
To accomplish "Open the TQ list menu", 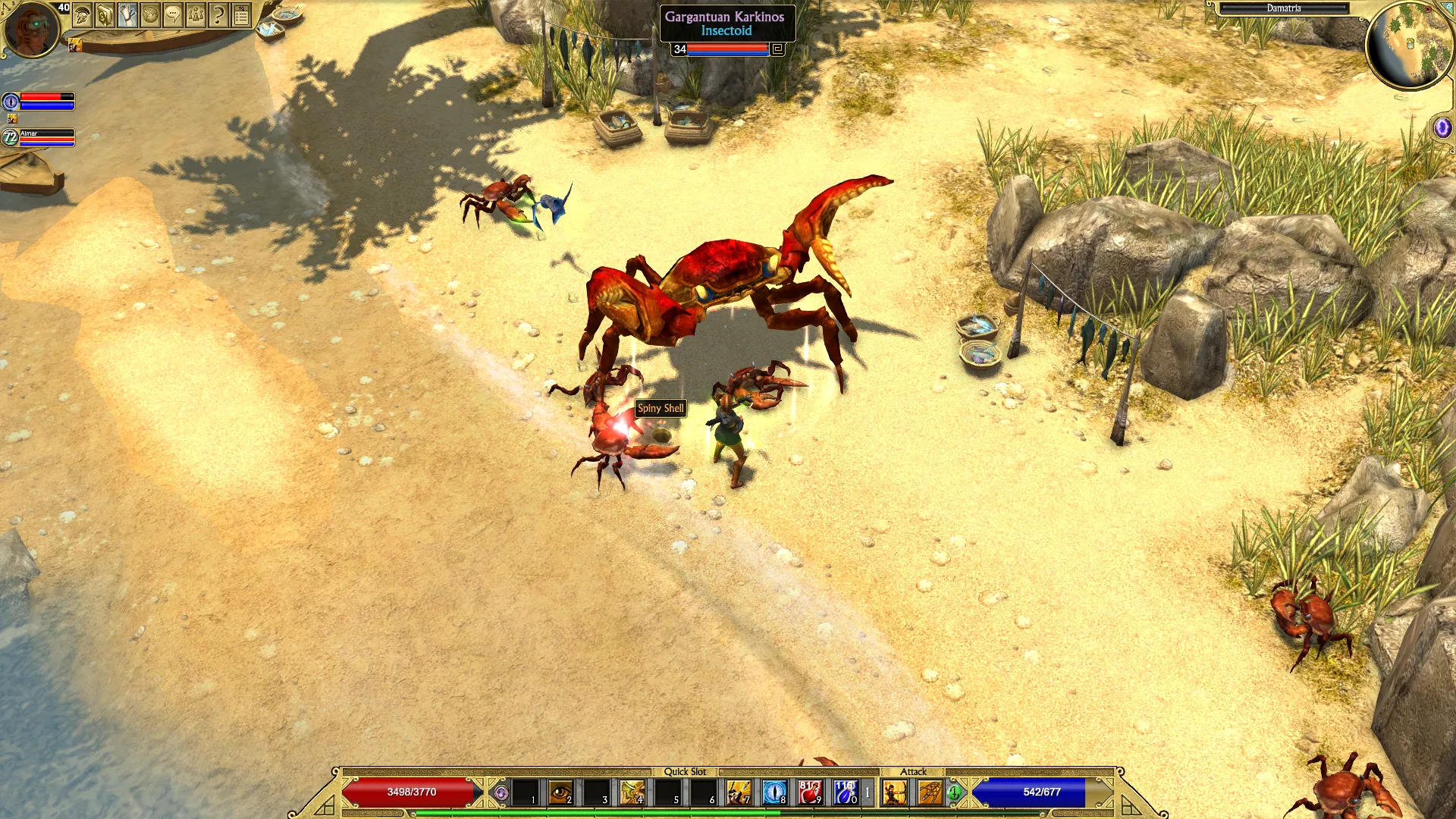I will (241, 15).
